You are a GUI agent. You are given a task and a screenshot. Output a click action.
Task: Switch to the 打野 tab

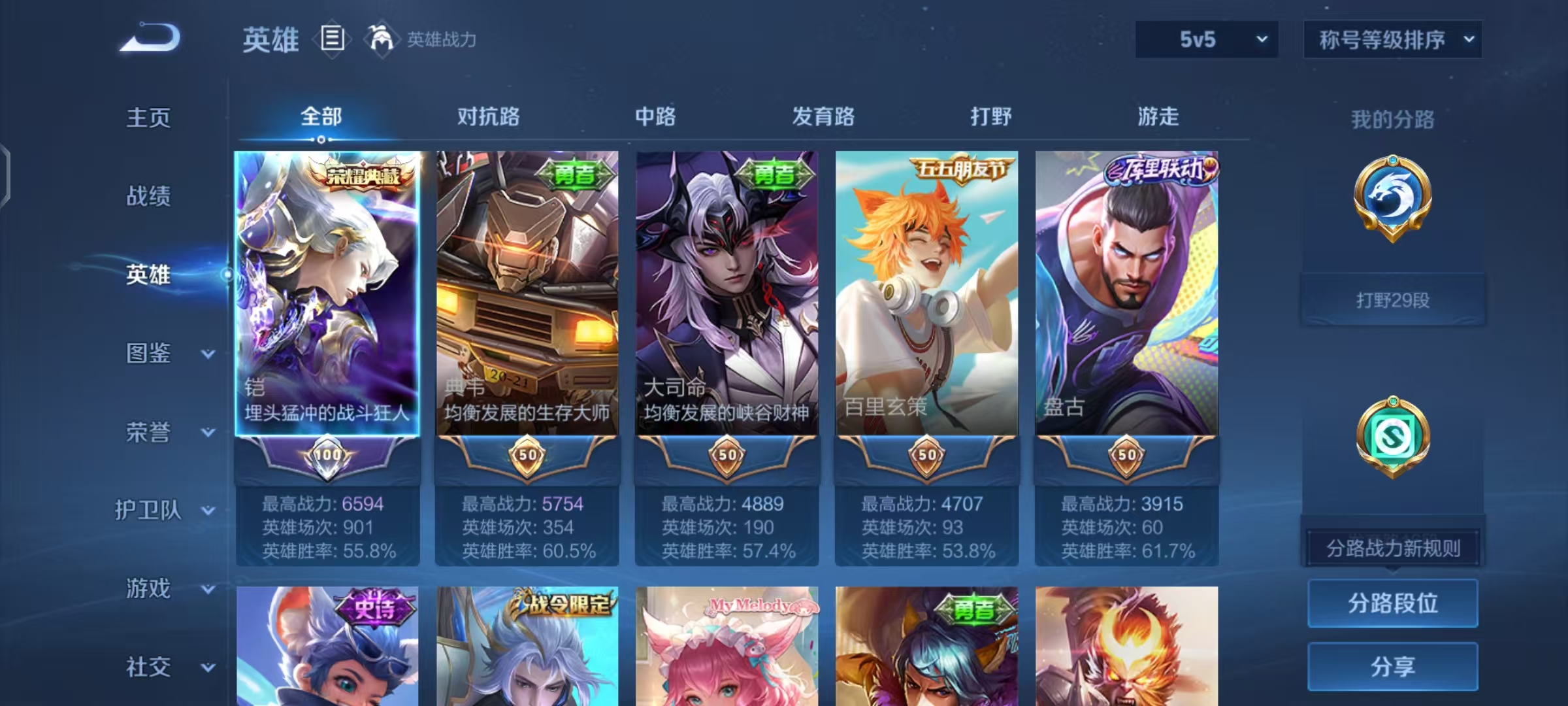990,116
